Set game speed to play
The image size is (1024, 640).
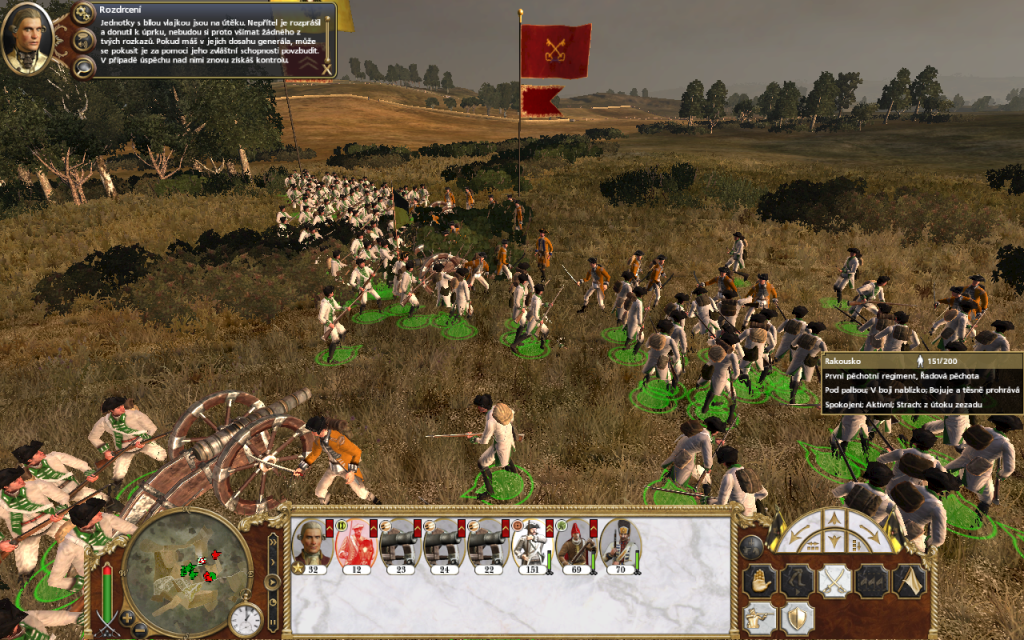[x=272, y=583]
